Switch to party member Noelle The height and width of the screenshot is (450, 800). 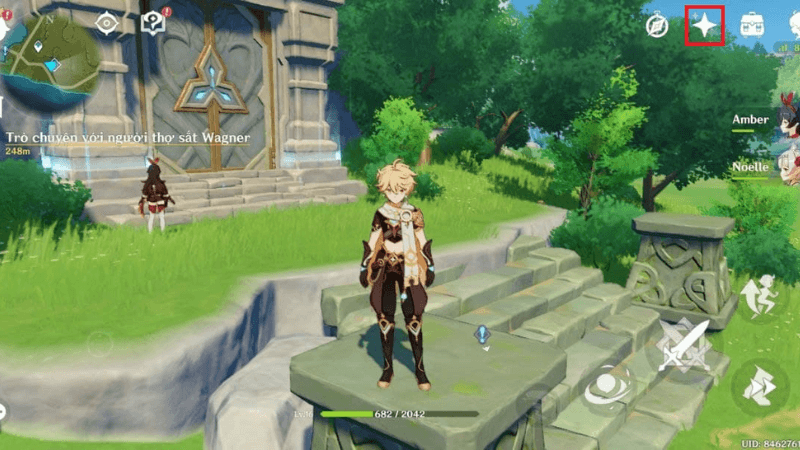click(x=751, y=168)
